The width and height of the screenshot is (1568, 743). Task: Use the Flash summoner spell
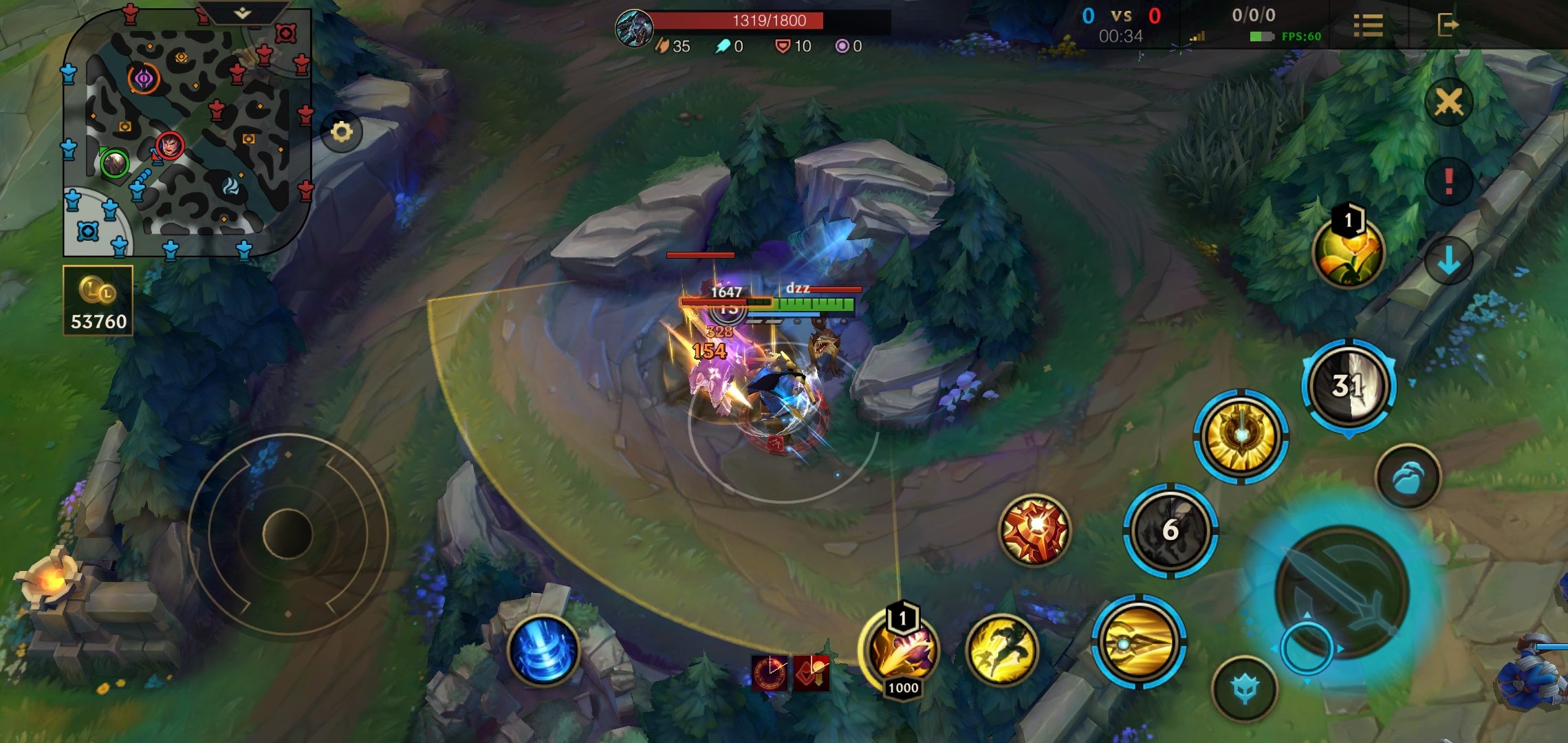(1001, 649)
